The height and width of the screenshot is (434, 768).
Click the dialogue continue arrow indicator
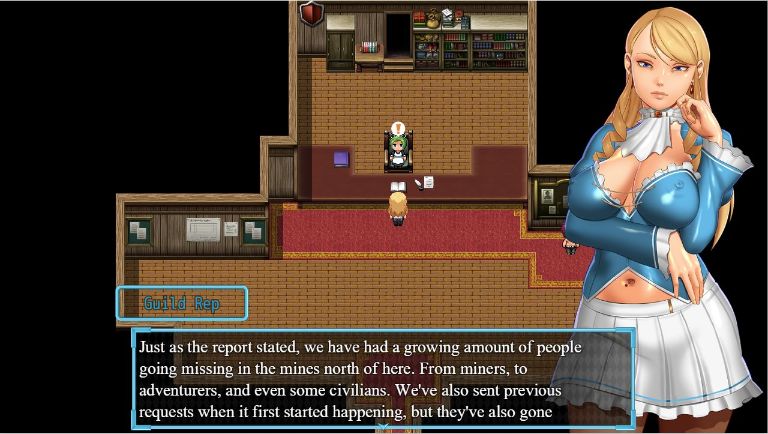383,427
